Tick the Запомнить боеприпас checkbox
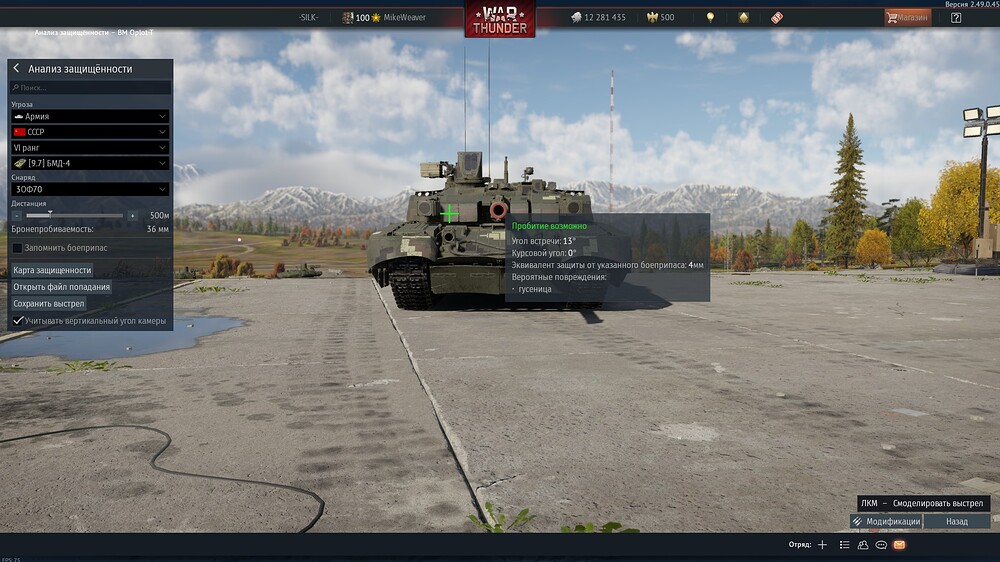The image size is (1000, 562). coord(17,247)
